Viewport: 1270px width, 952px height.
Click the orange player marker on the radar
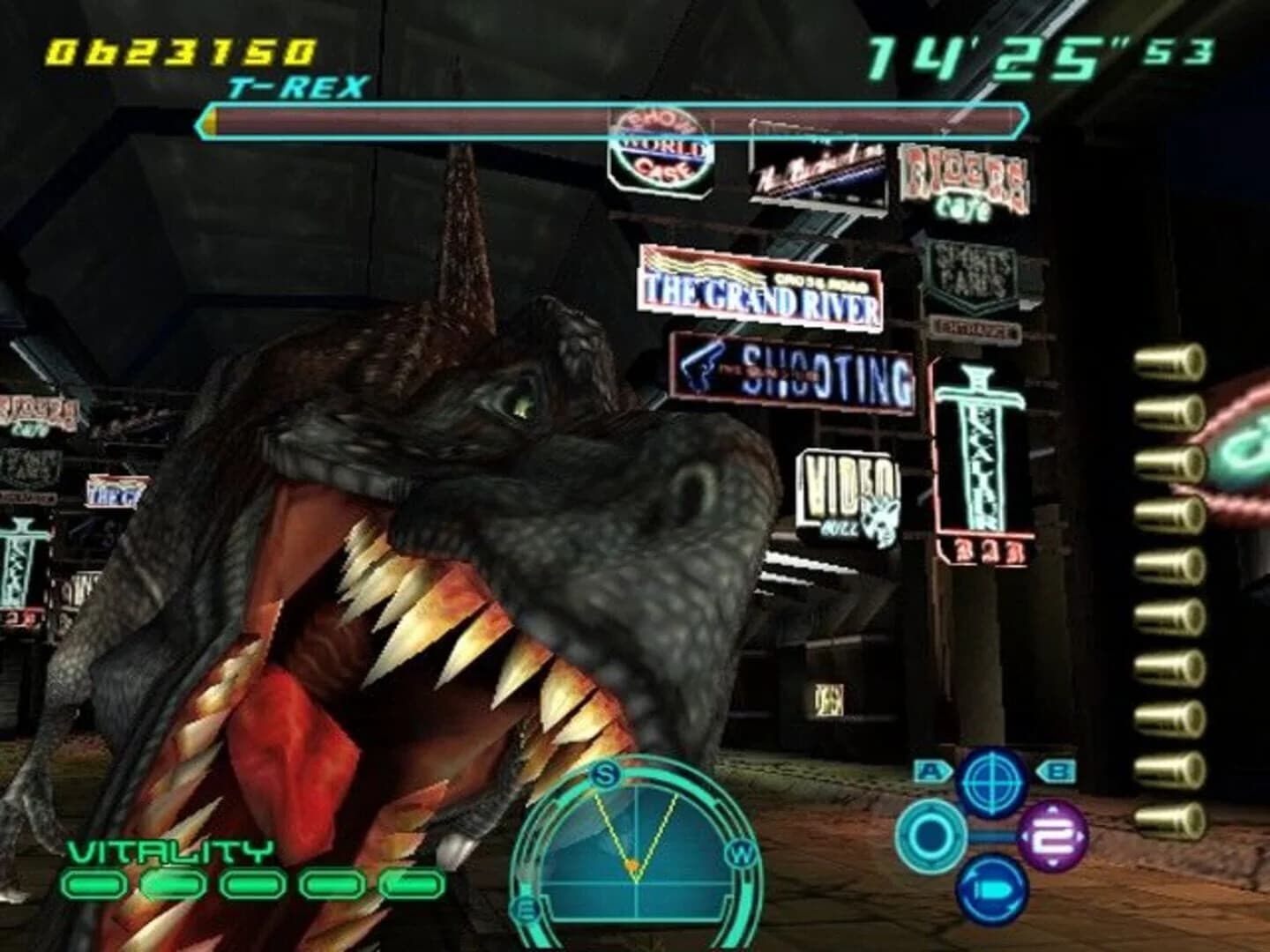631,866
